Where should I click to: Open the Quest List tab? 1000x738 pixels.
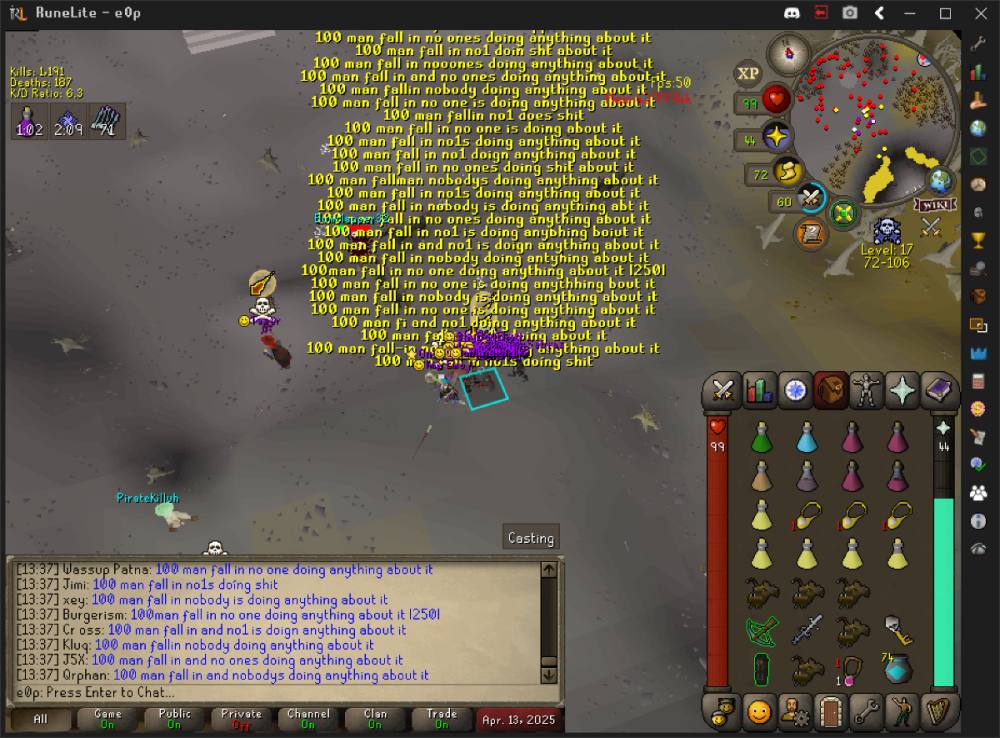(x=795, y=390)
